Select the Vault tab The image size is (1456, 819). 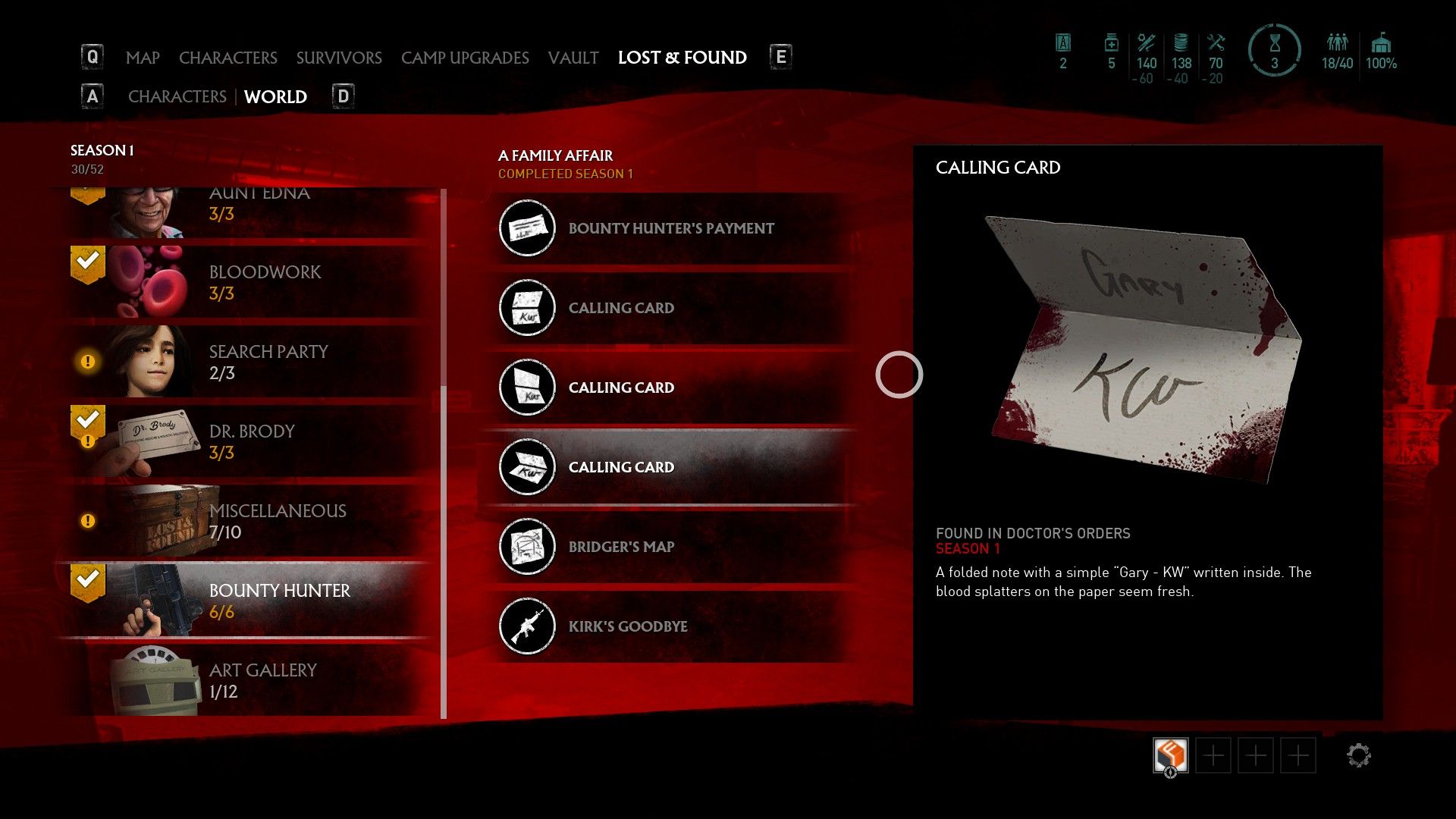[573, 58]
